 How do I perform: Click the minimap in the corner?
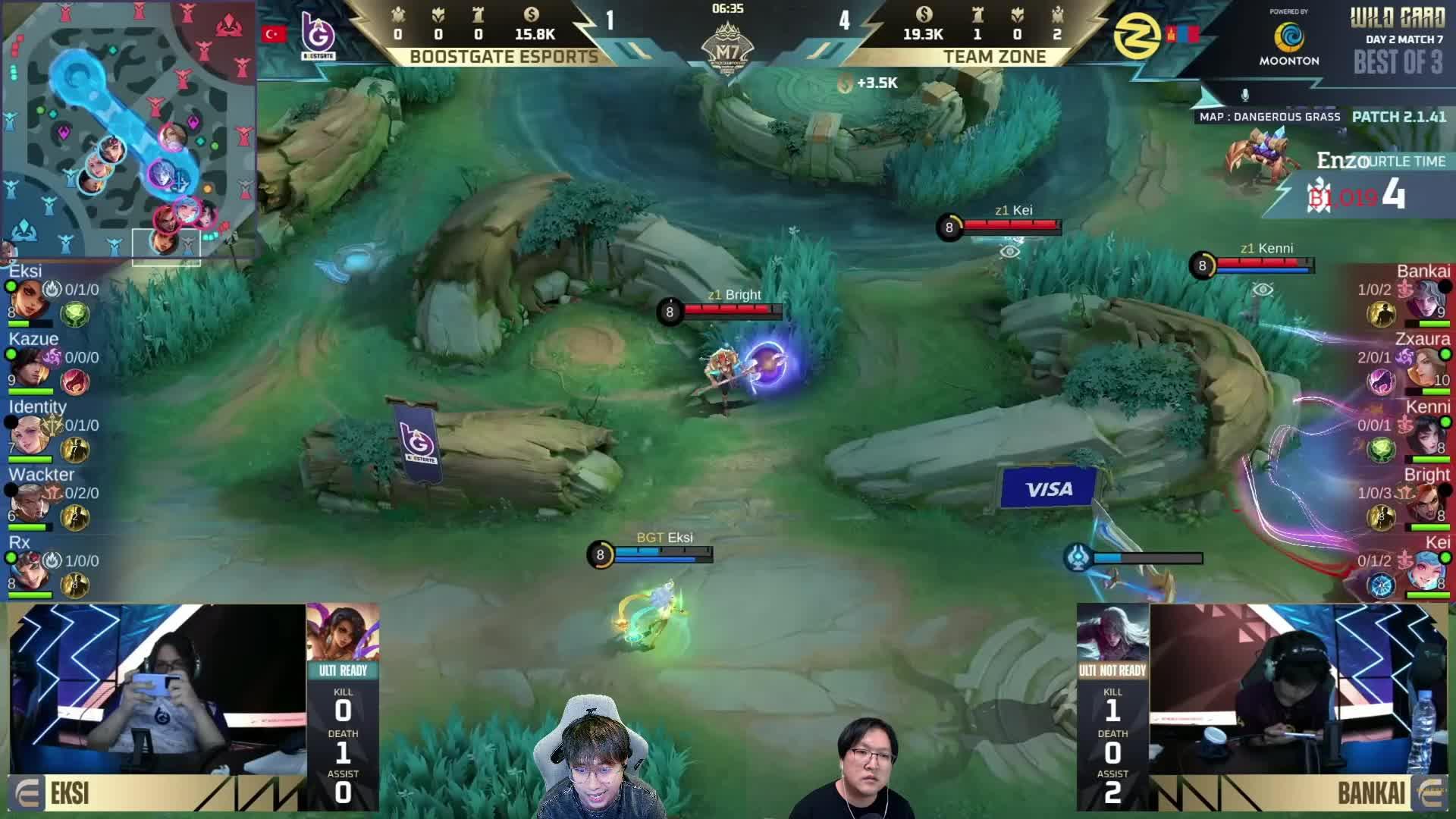(x=129, y=129)
